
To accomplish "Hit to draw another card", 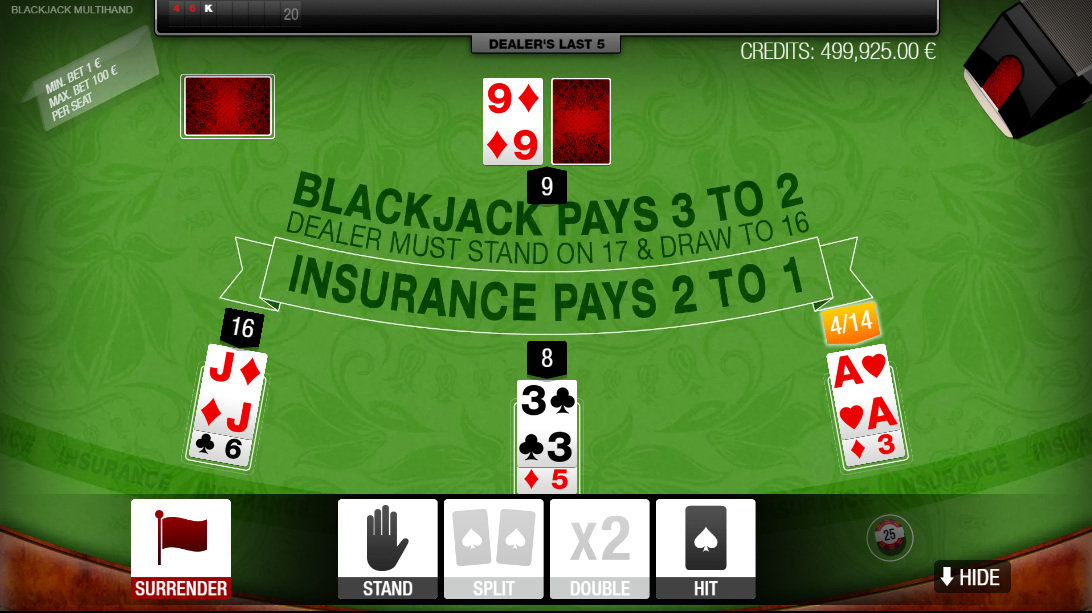I will (x=705, y=548).
